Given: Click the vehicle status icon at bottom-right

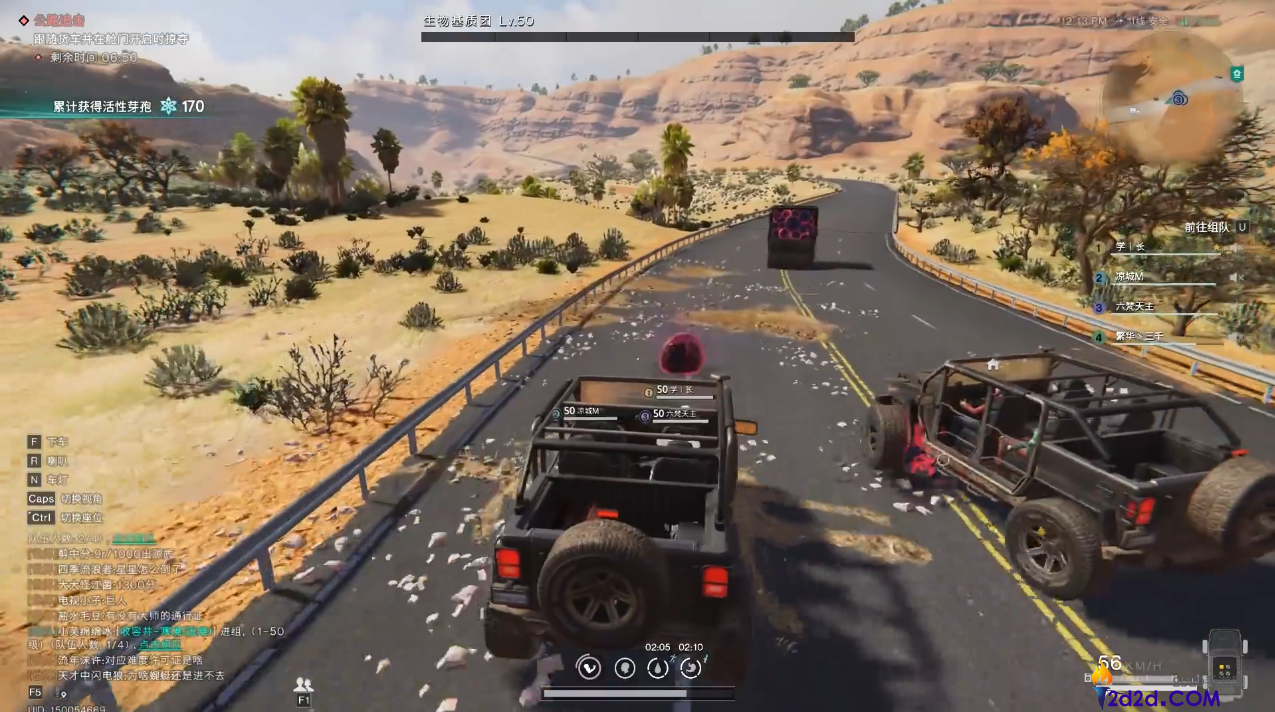Looking at the screenshot, I should (1224, 660).
